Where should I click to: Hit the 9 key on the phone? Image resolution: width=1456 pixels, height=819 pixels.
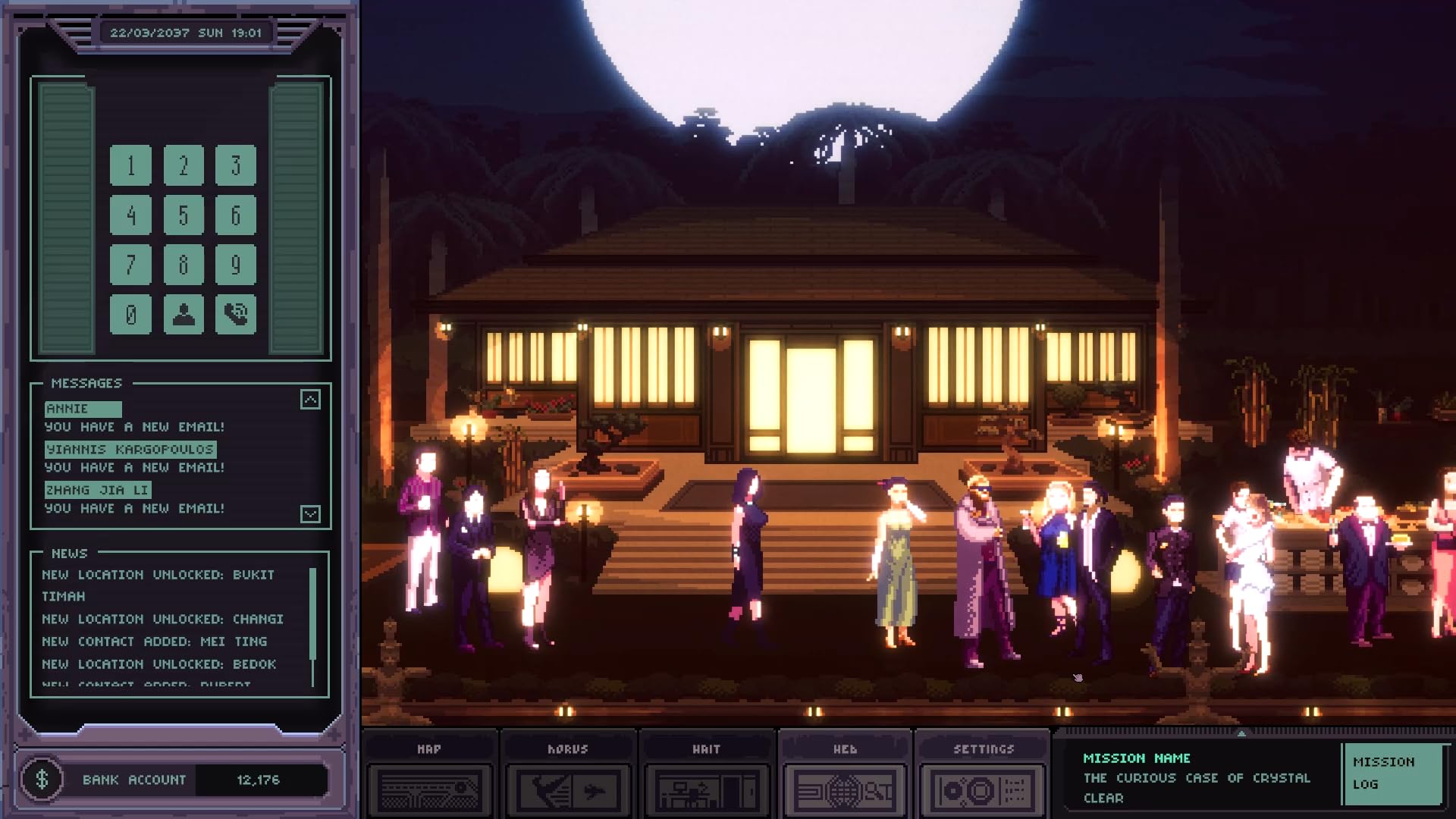pos(236,265)
